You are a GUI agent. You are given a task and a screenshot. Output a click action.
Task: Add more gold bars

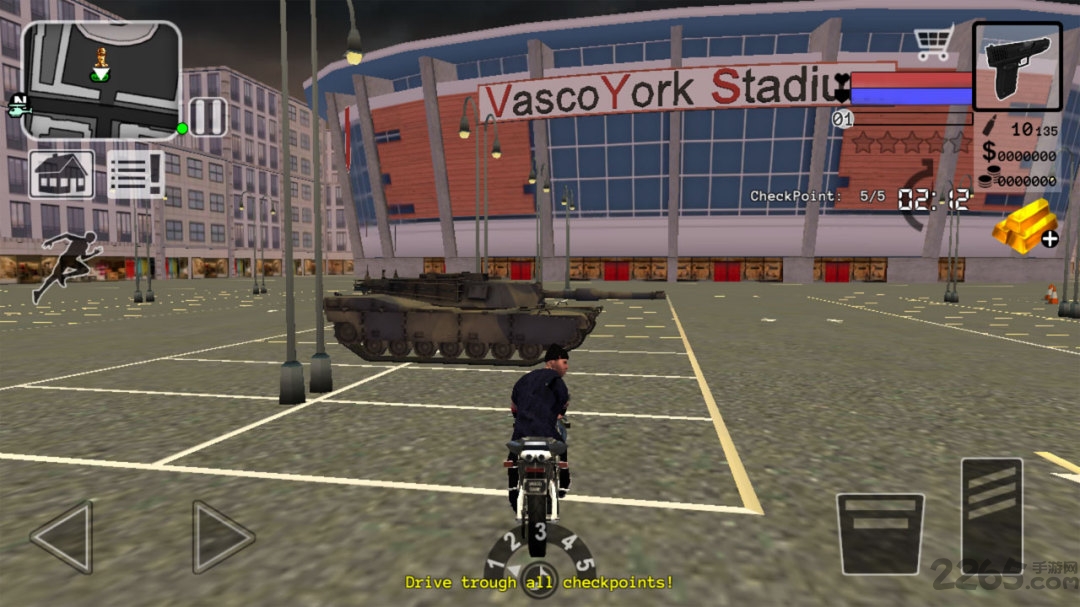[x=1026, y=224]
